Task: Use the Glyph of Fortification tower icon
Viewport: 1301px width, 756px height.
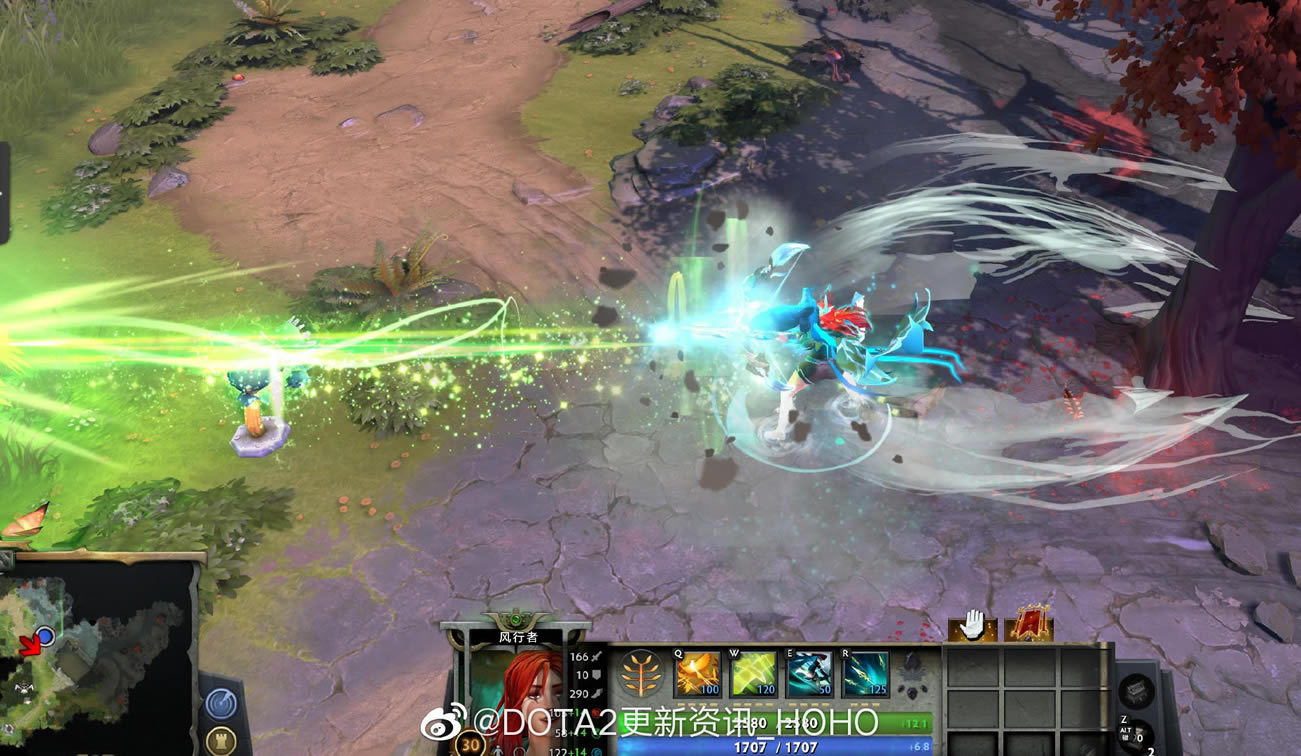Action: click(221, 739)
